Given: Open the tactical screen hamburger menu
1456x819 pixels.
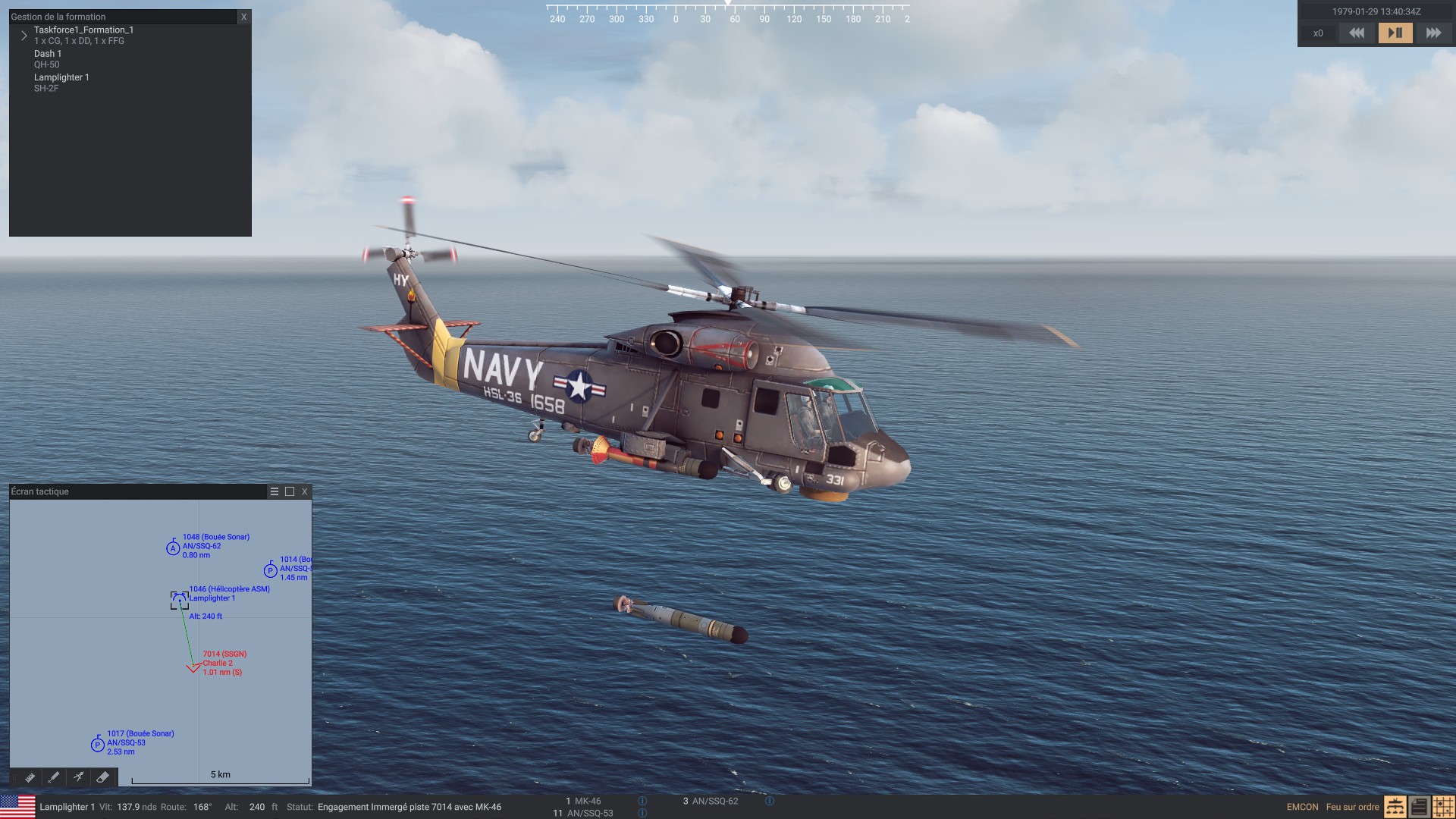Looking at the screenshot, I should pyautogui.click(x=275, y=491).
